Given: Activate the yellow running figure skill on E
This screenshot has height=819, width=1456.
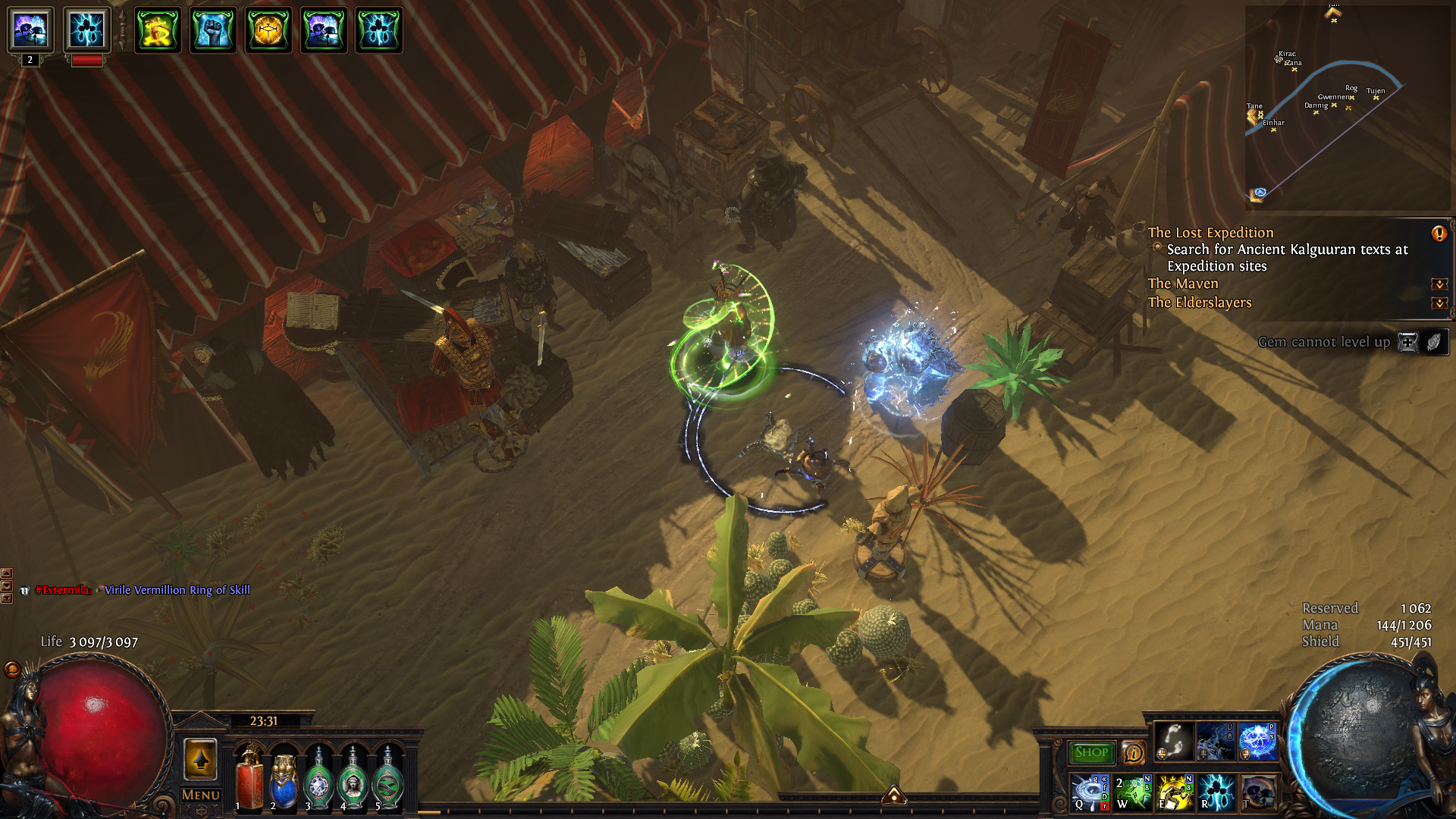Looking at the screenshot, I should (1175, 792).
